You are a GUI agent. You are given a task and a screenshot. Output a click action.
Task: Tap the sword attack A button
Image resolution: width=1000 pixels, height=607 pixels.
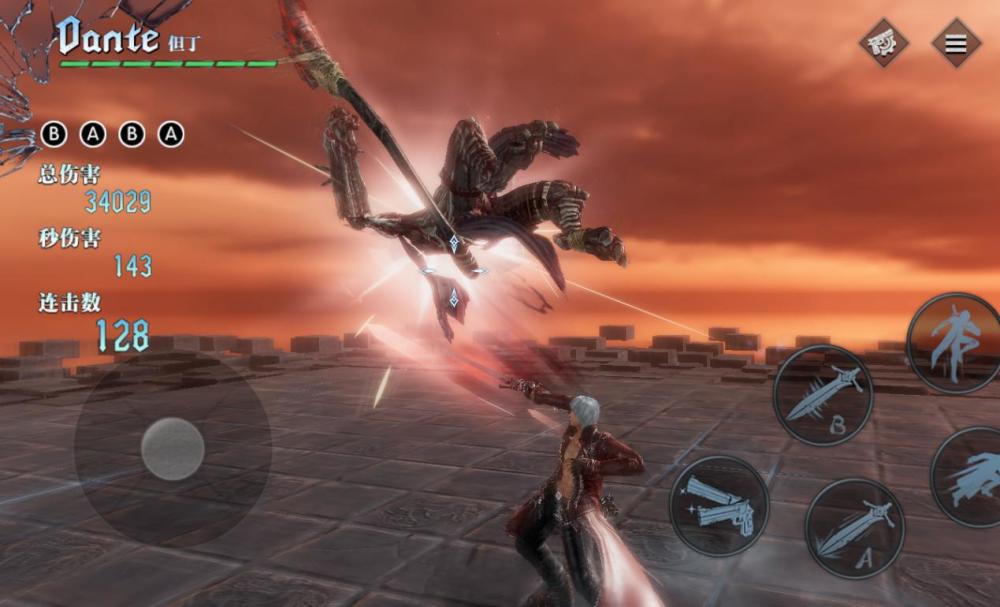(x=854, y=527)
